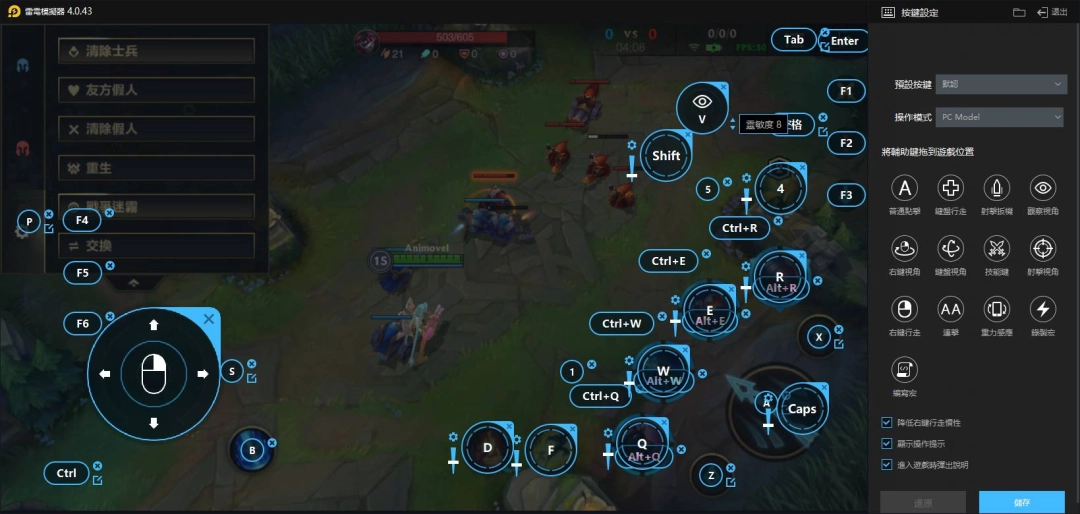Viewport: 1080px width, 514px height.
Task: Select the red team helmet icon
Action: click(21, 148)
